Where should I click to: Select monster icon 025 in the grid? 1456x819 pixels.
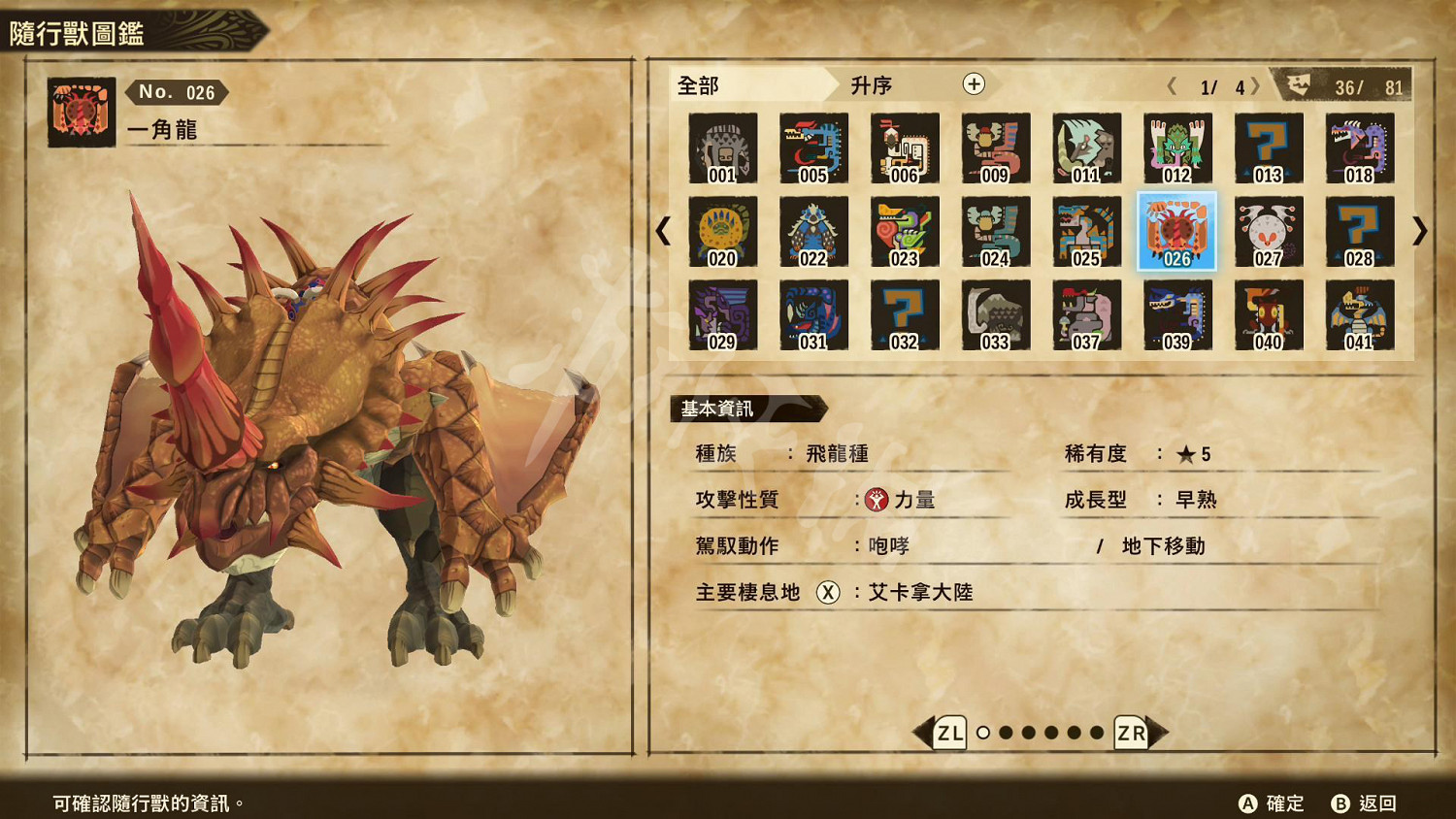pyautogui.click(x=1085, y=232)
